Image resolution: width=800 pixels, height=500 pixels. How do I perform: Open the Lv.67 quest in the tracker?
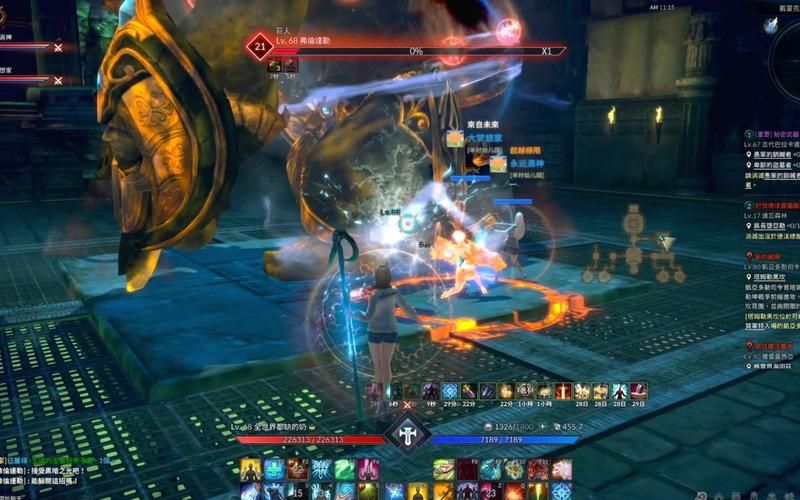[770, 144]
